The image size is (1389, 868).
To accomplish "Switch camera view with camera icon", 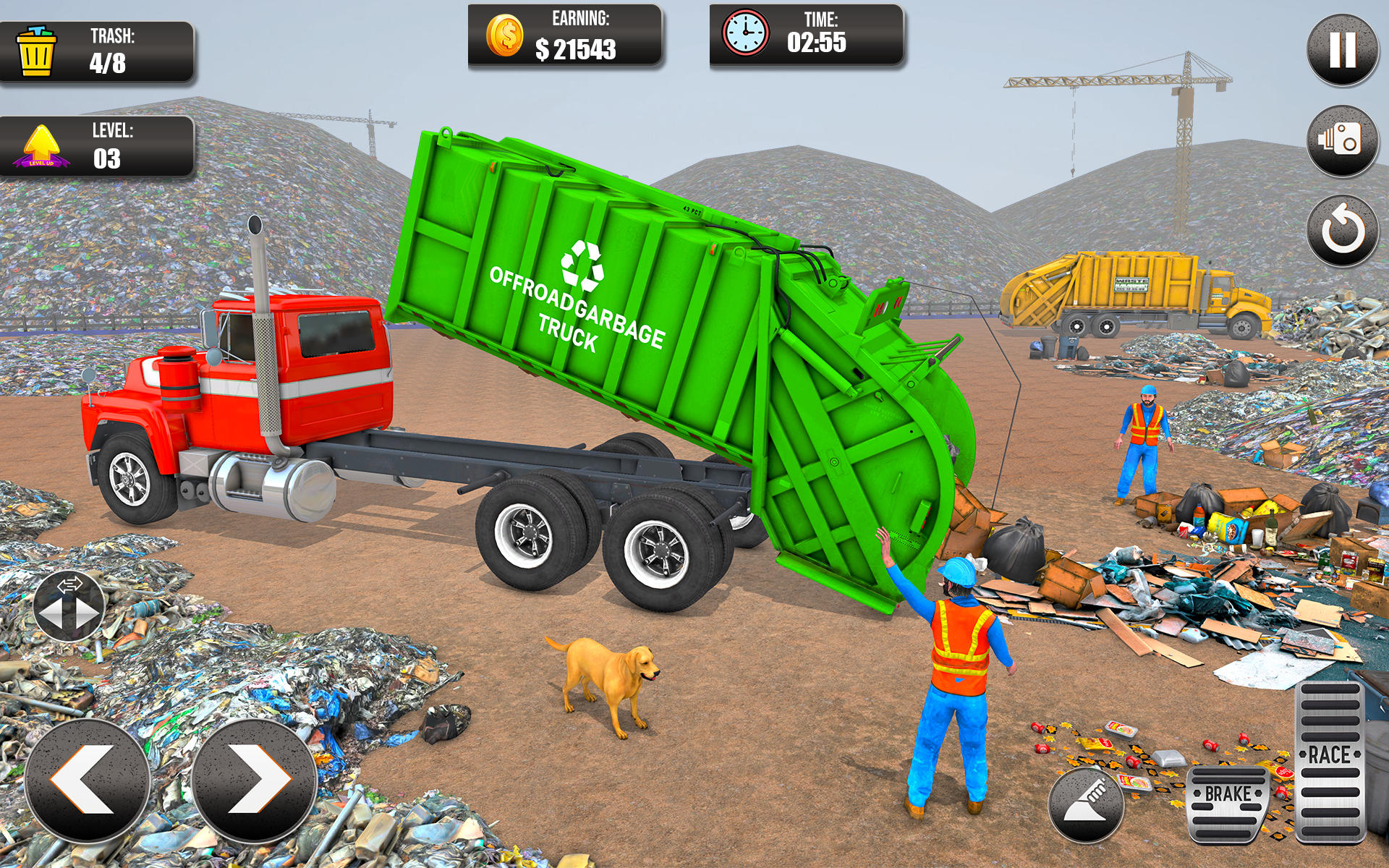I will pos(1342,141).
